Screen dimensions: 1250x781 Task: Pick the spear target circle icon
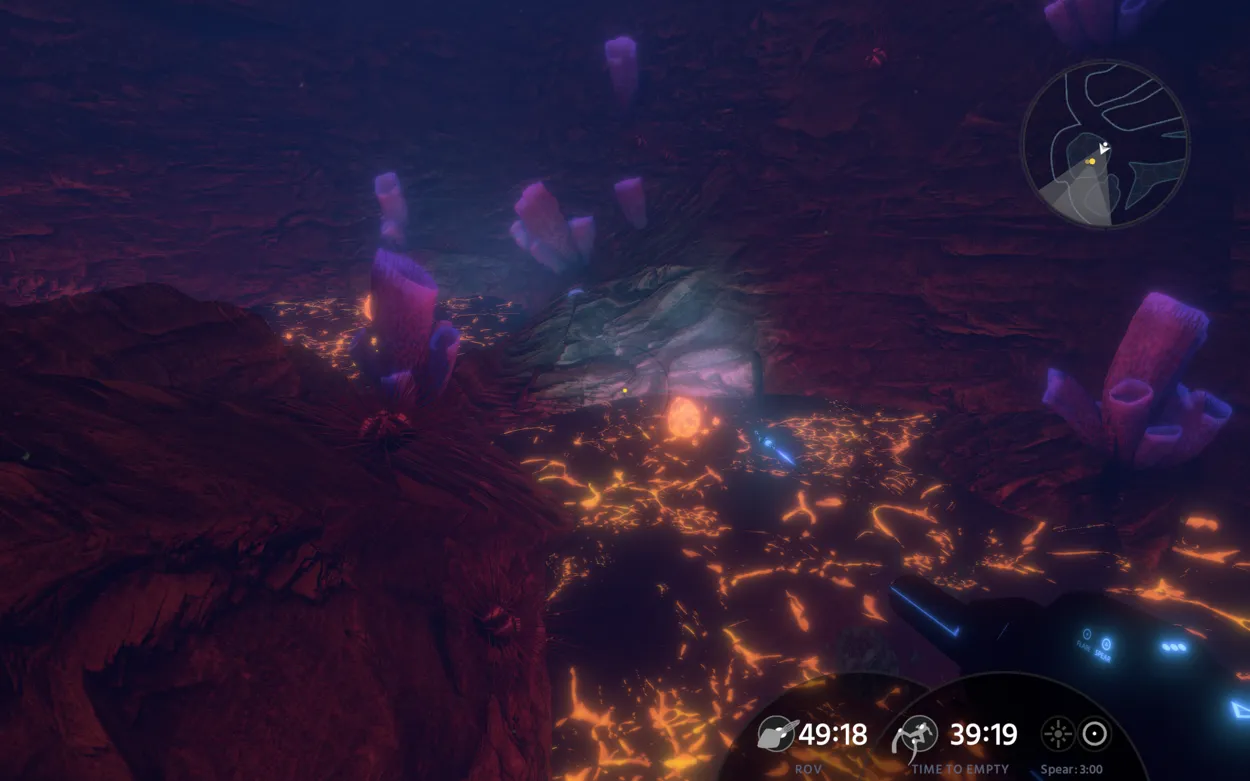coord(1096,735)
